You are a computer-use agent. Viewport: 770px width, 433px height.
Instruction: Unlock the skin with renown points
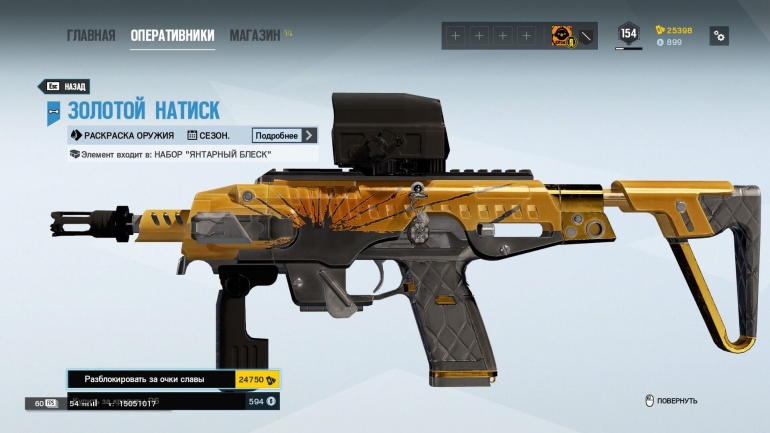point(173,380)
